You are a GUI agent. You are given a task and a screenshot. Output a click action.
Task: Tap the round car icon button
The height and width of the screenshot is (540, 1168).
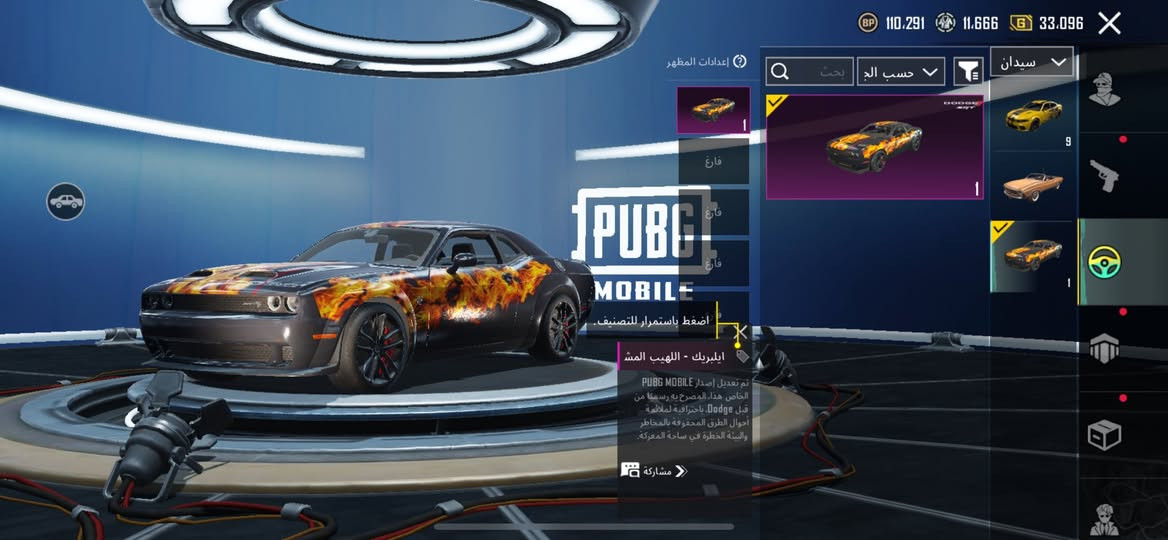(66, 202)
